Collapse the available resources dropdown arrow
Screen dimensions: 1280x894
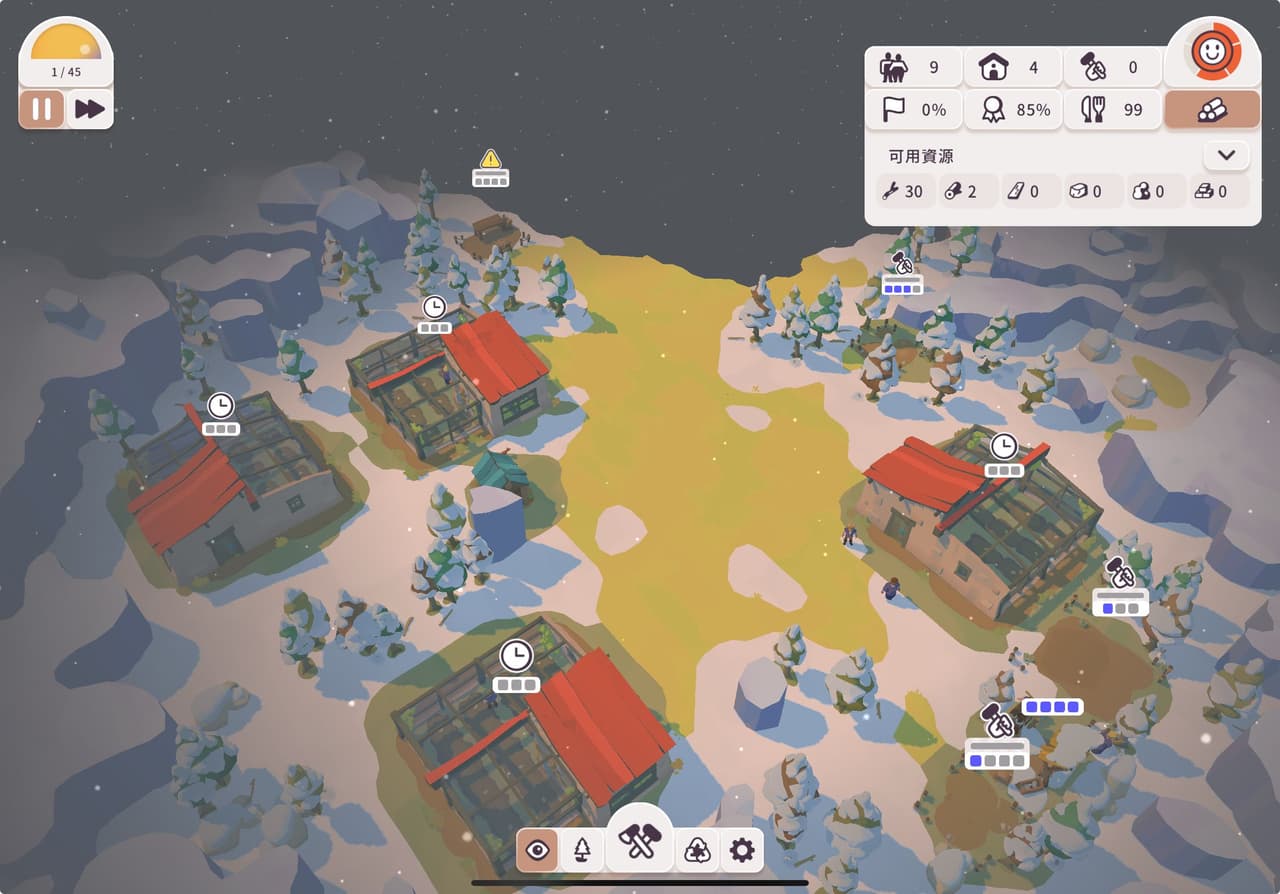1226,156
